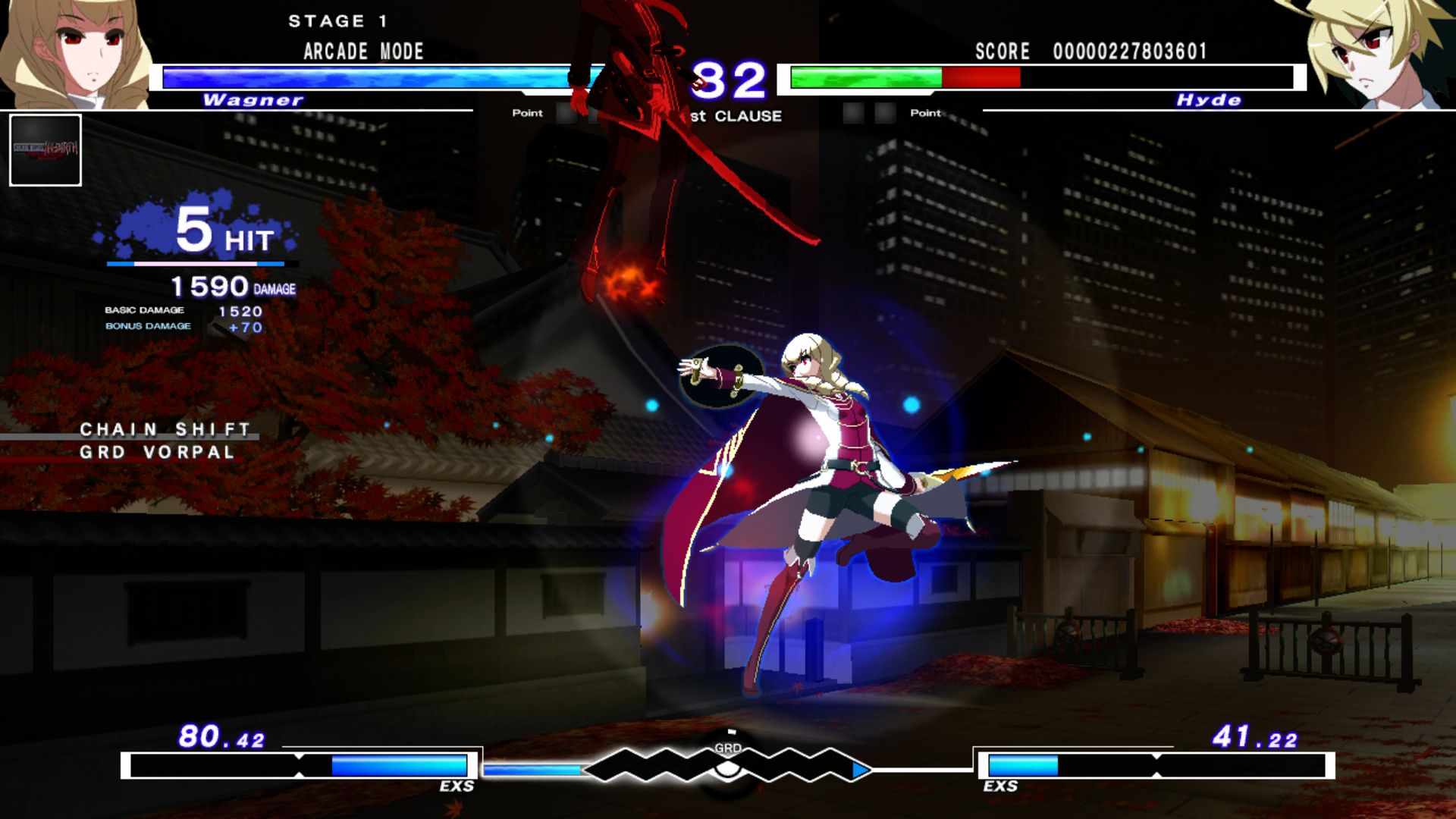Open the ARCADE MODE header

(362, 52)
